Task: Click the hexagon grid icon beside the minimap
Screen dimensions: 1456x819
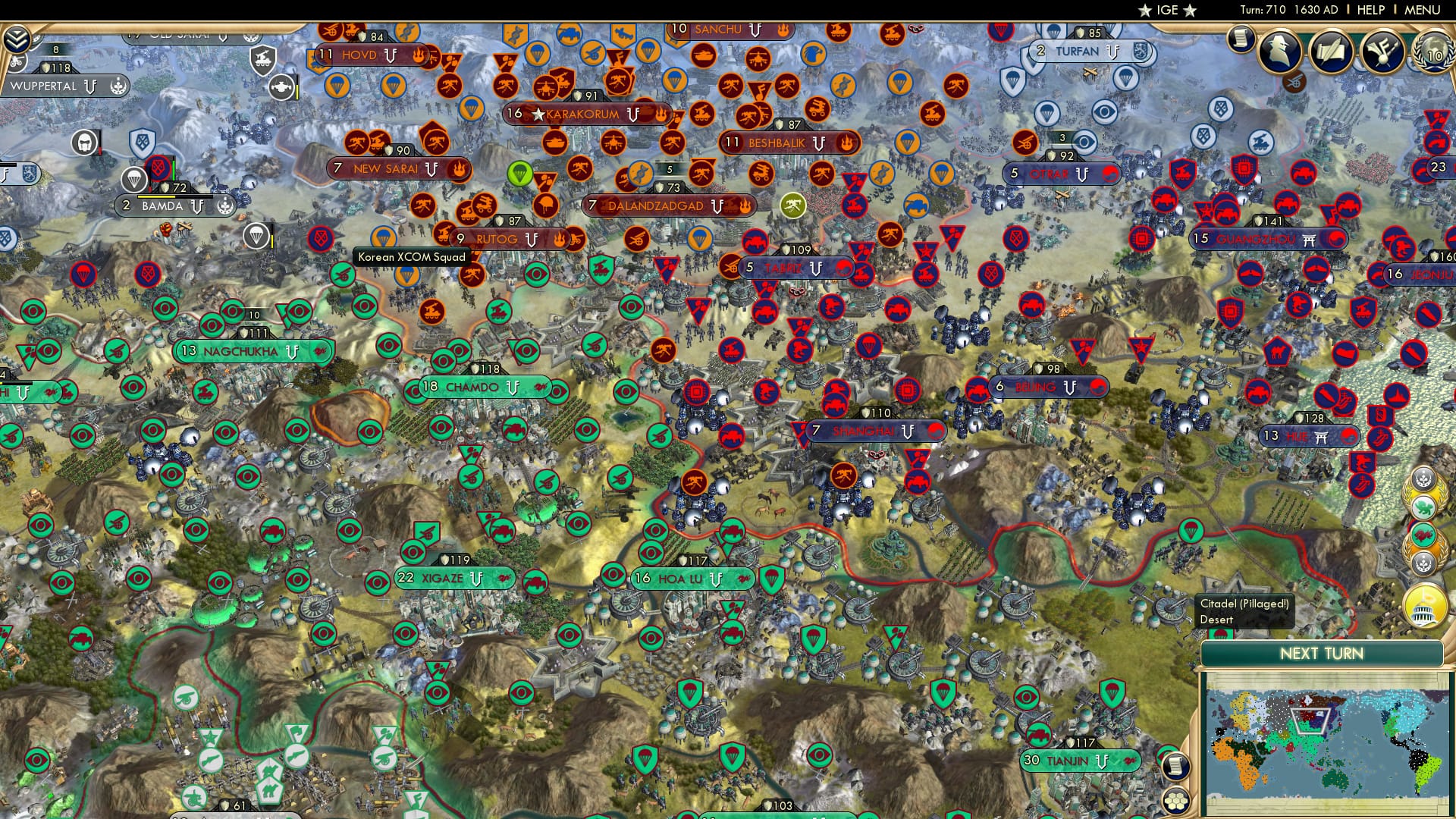Action: click(x=1176, y=800)
